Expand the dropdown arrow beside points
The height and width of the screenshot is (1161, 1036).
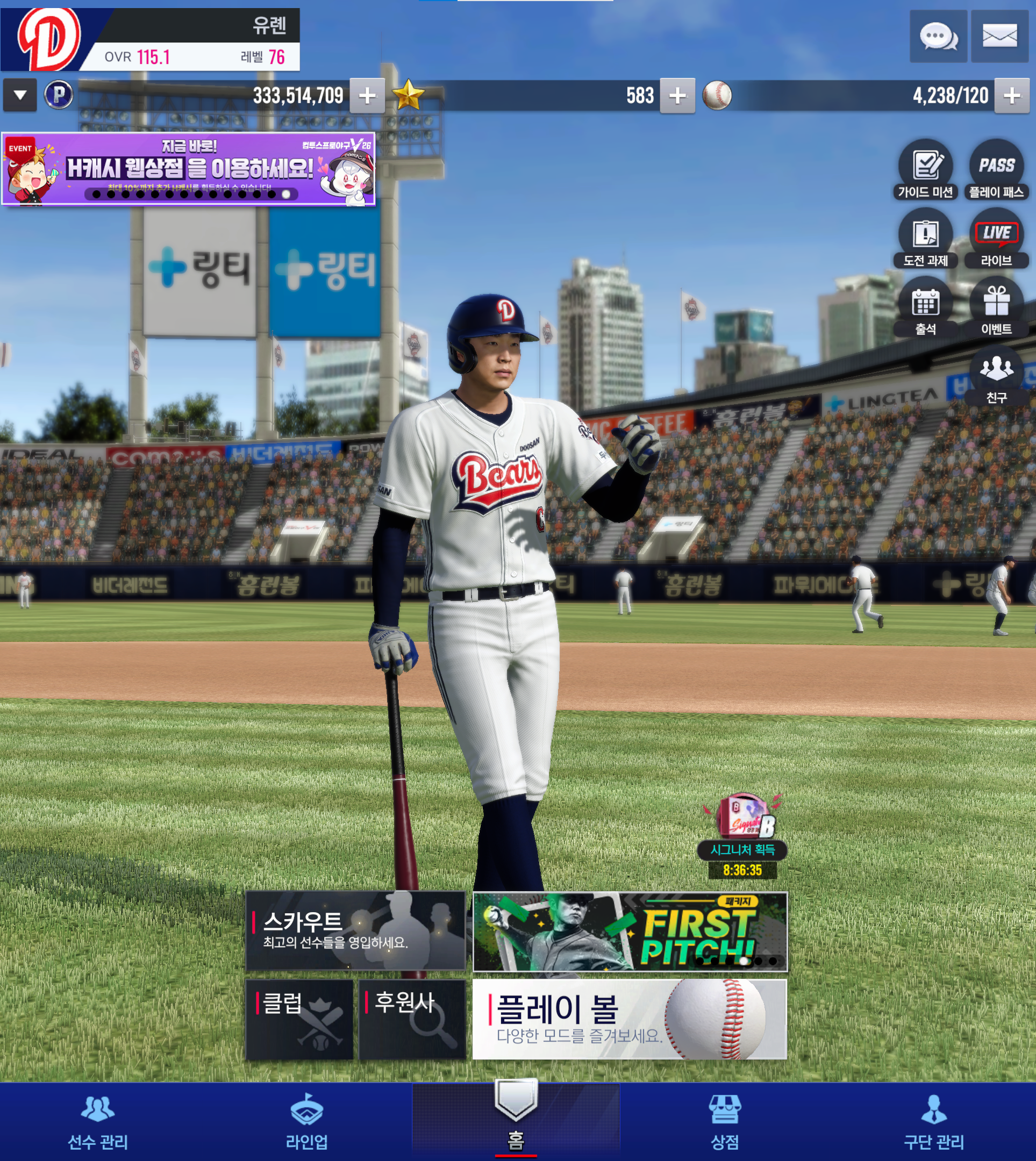coord(20,95)
